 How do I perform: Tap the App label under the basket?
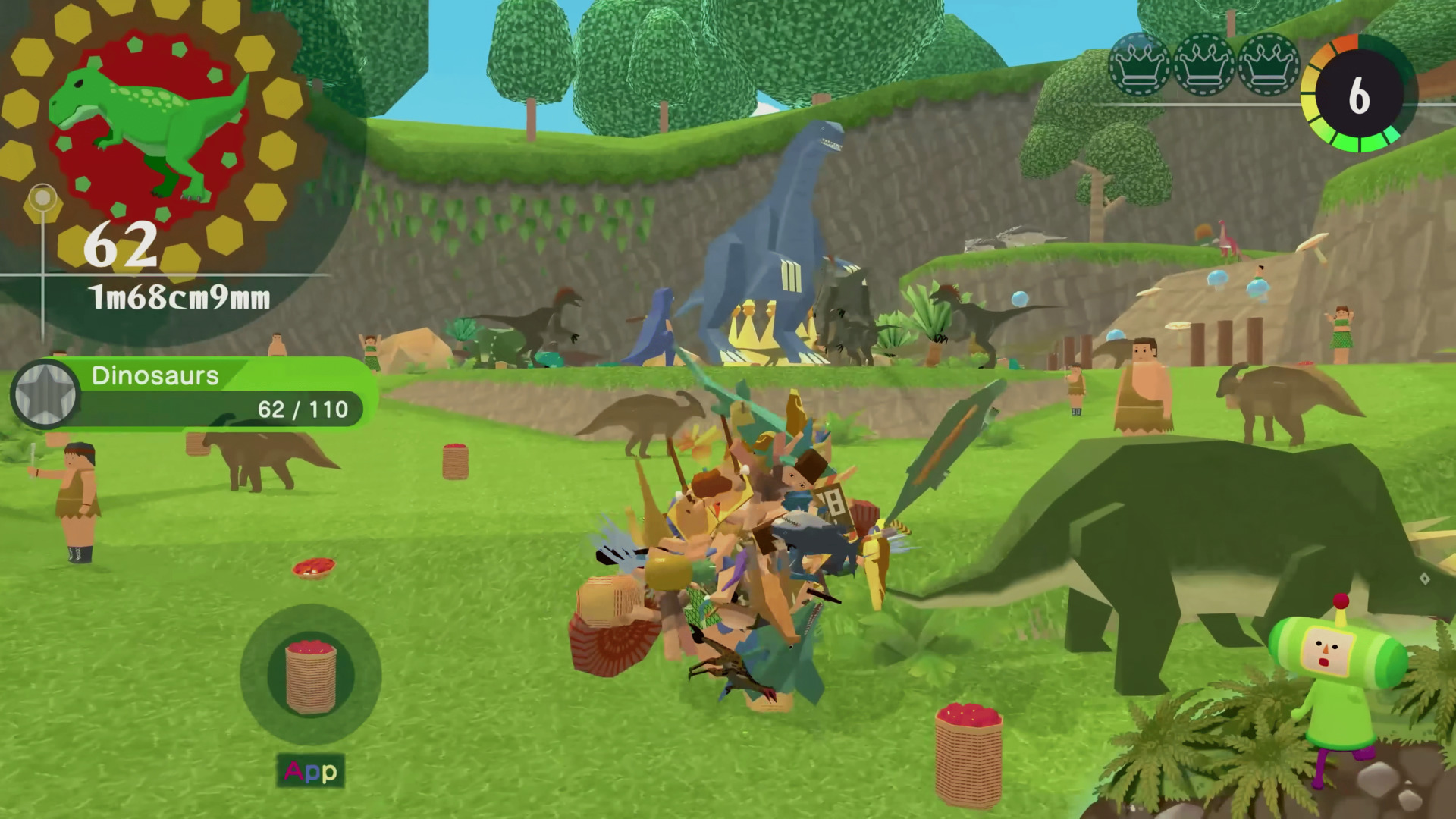pyautogui.click(x=311, y=771)
